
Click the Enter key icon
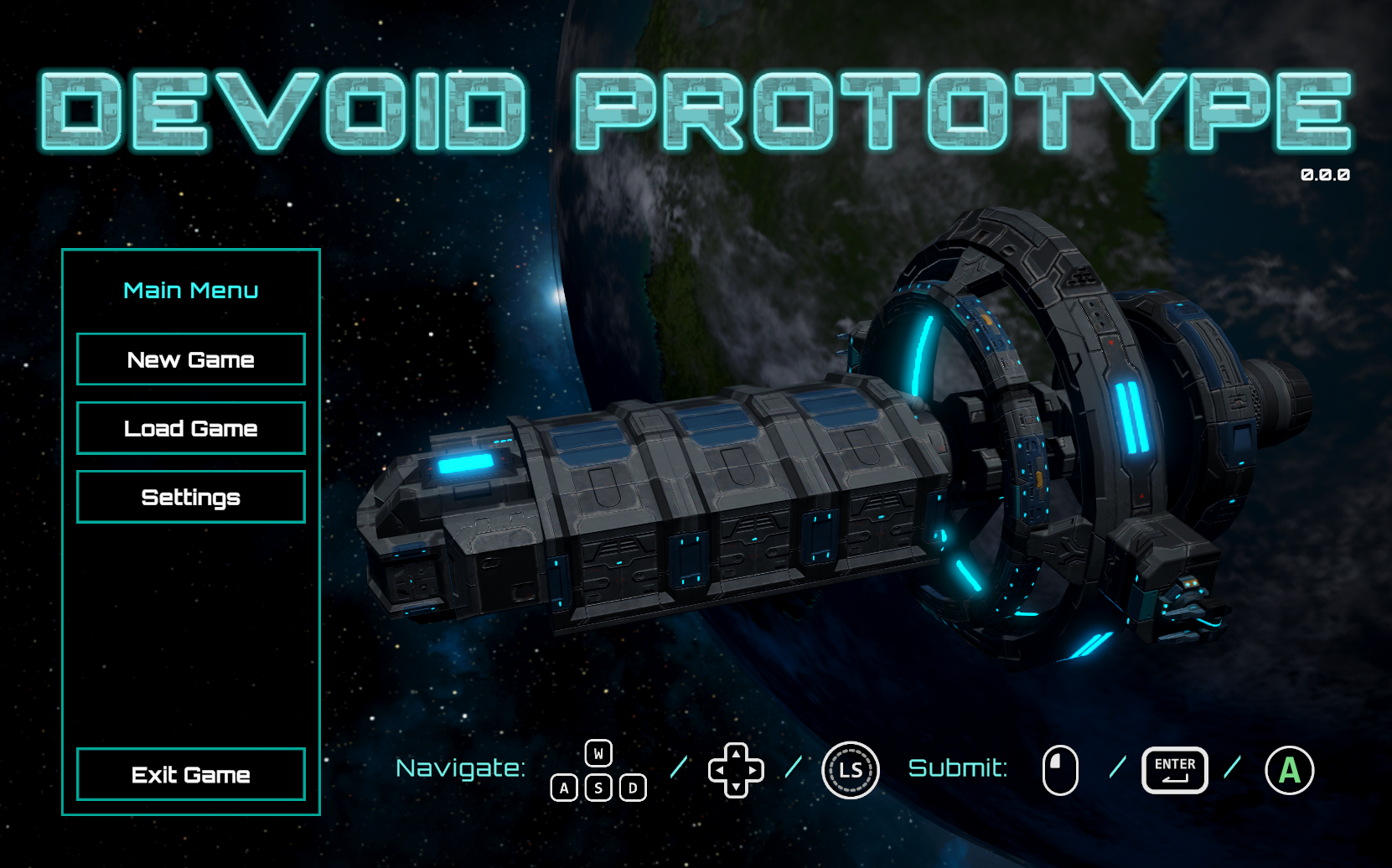(x=1174, y=768)
